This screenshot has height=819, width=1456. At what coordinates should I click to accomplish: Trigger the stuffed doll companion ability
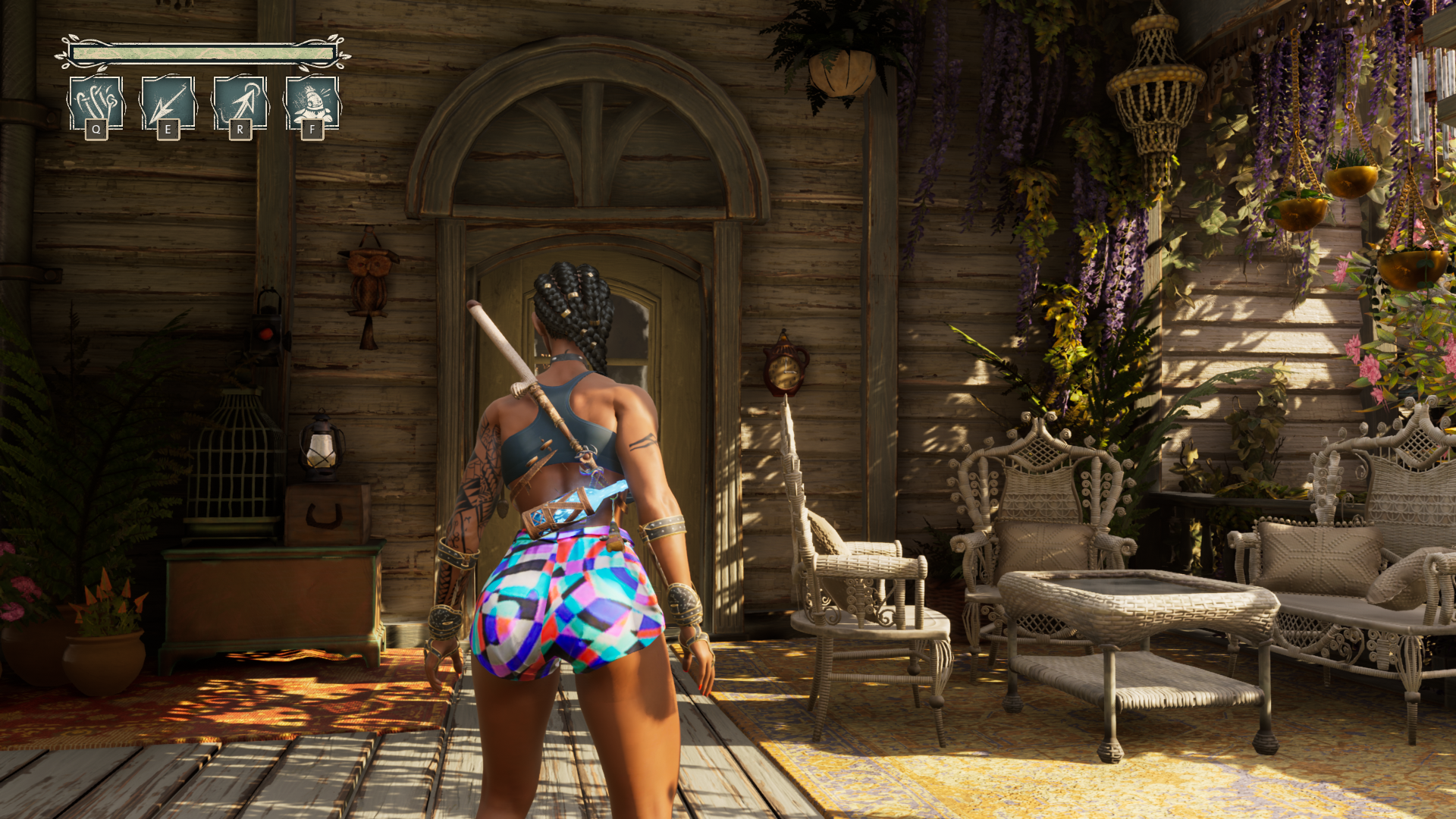point(312,102)
